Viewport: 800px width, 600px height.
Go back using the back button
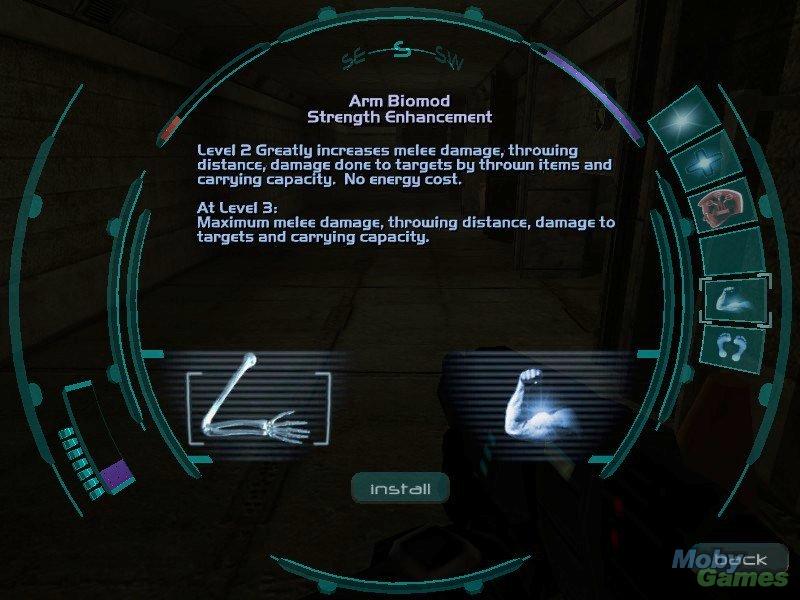coord(741,559)
